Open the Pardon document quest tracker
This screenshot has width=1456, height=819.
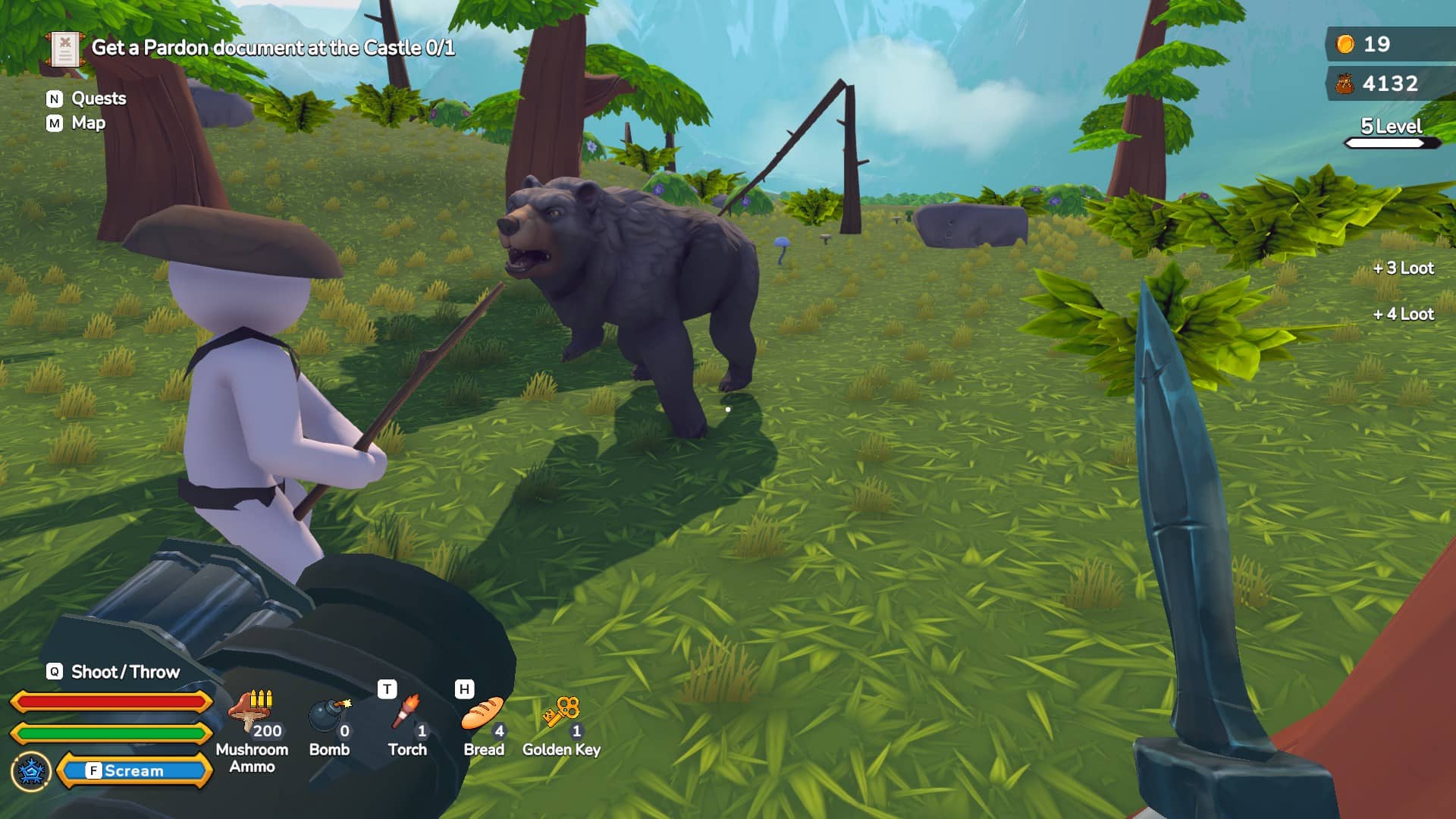pyautogui.click(x=272, y=48)
